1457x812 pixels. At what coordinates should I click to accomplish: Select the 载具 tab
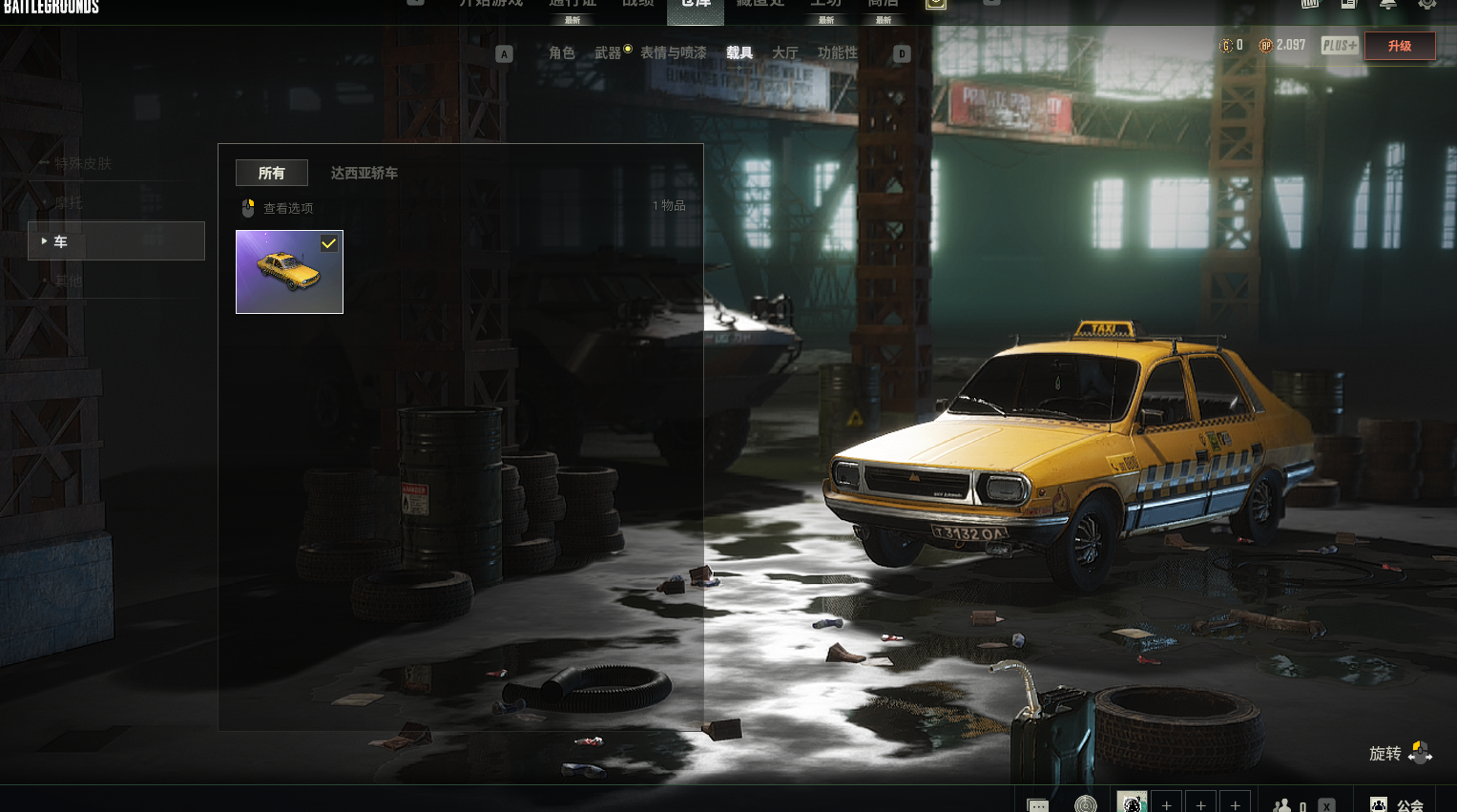tap(739, 53)
